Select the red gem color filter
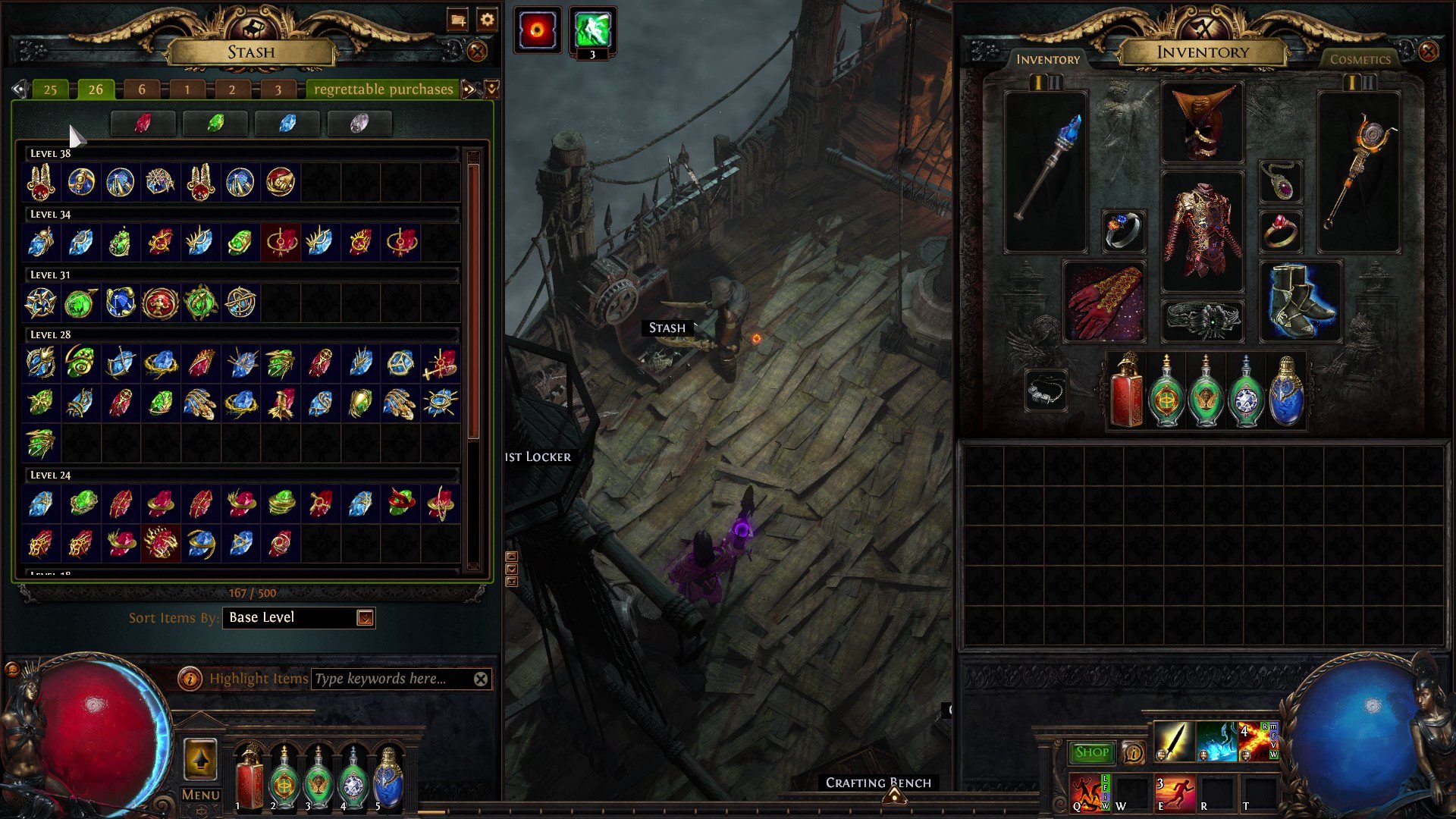This screenshot has width=1456, height=819. 143,122
